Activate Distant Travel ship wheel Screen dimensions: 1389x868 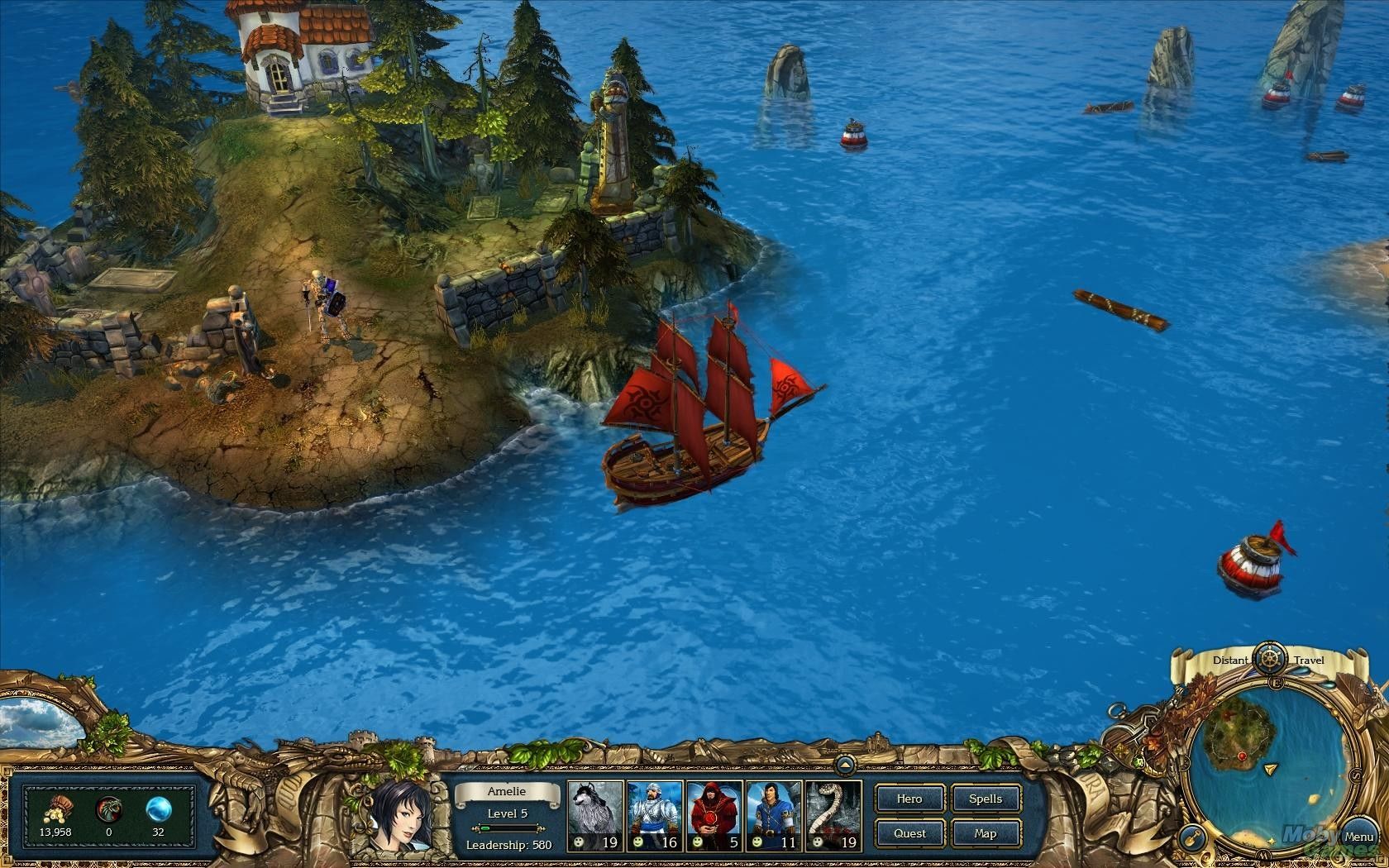tap(1267, 660)
